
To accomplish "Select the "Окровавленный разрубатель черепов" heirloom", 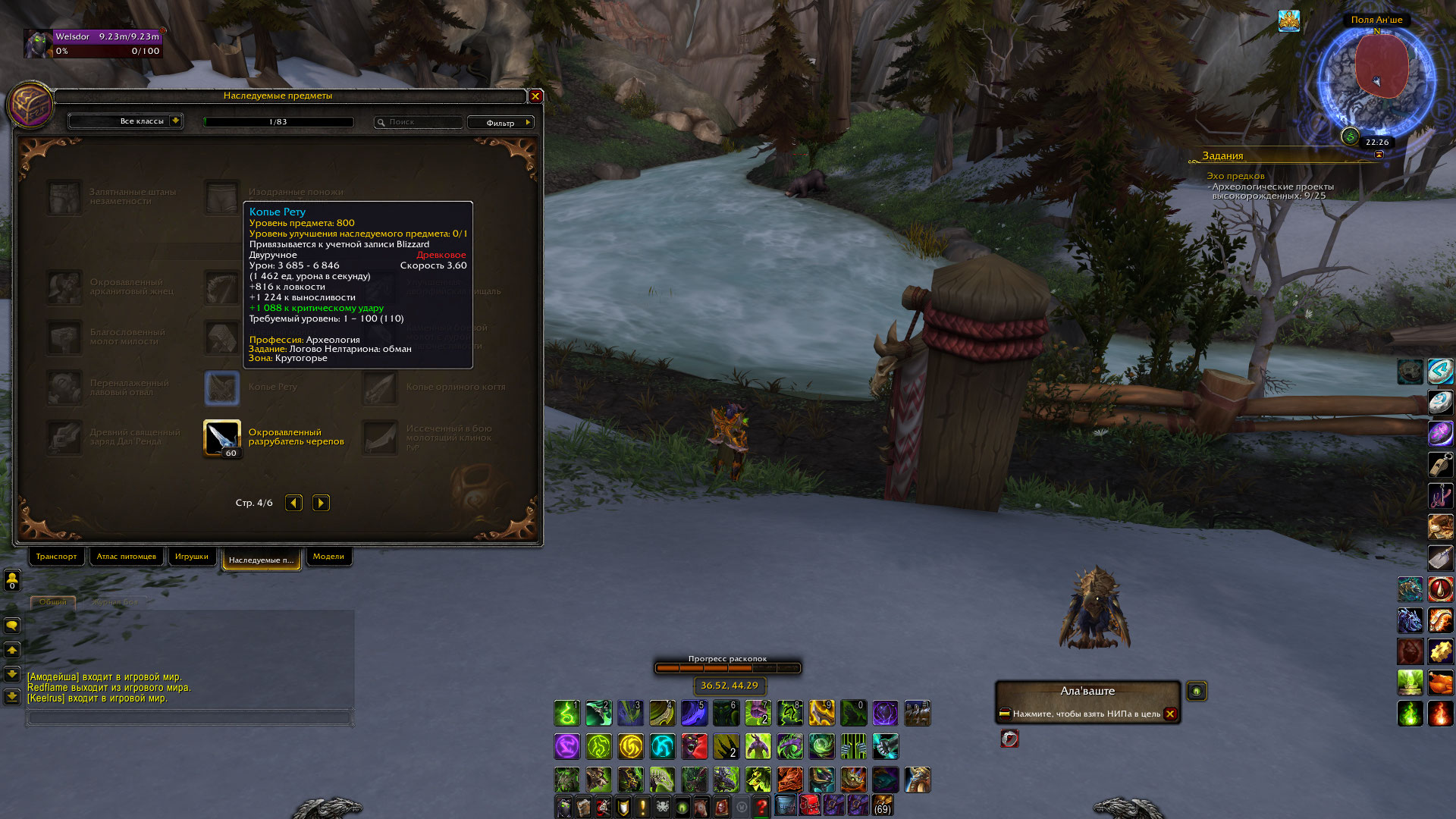I will click(x=222, y=438).
